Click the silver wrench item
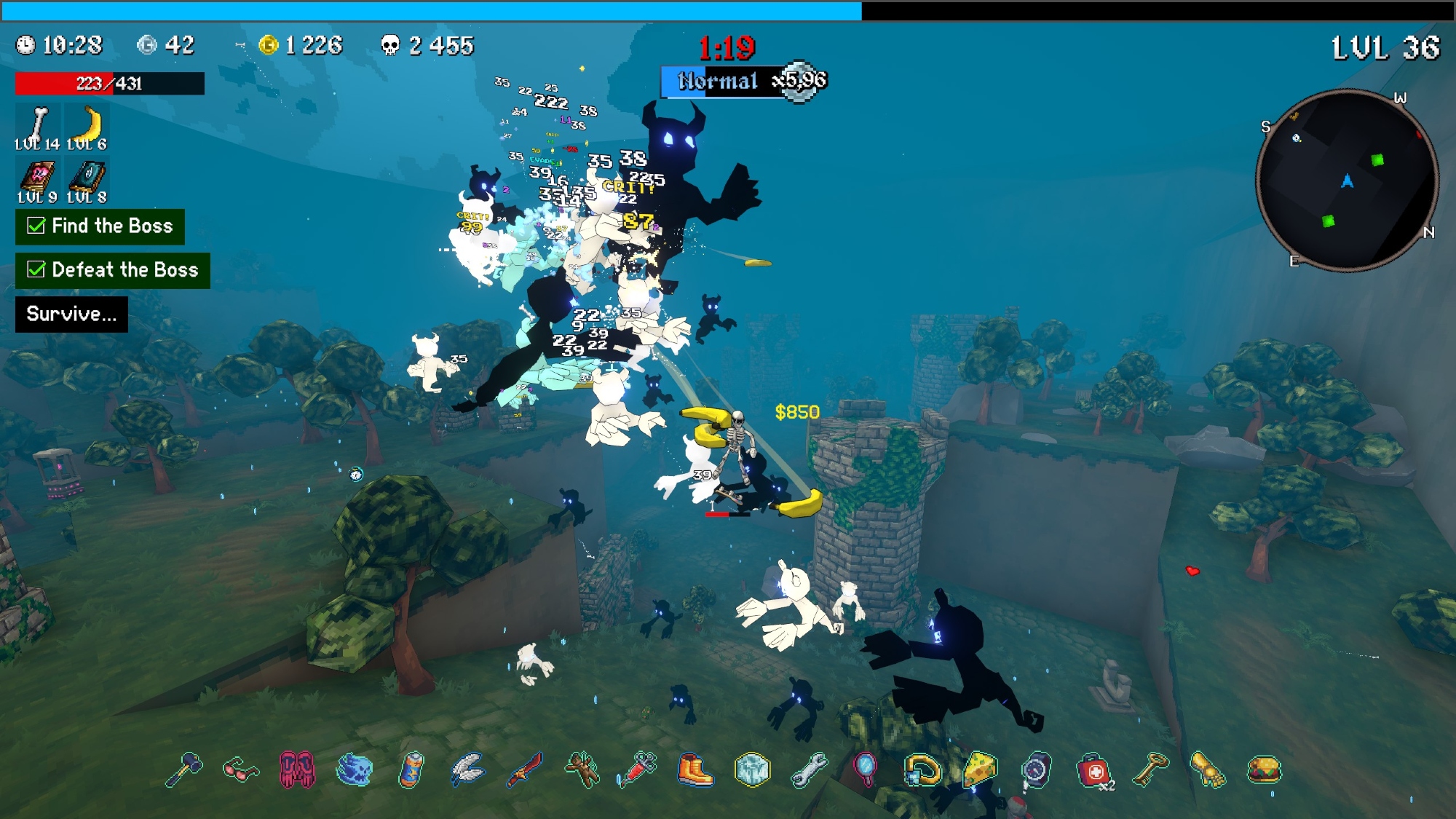This screenshot has width=1456, height=819. [x=809, y=769]
